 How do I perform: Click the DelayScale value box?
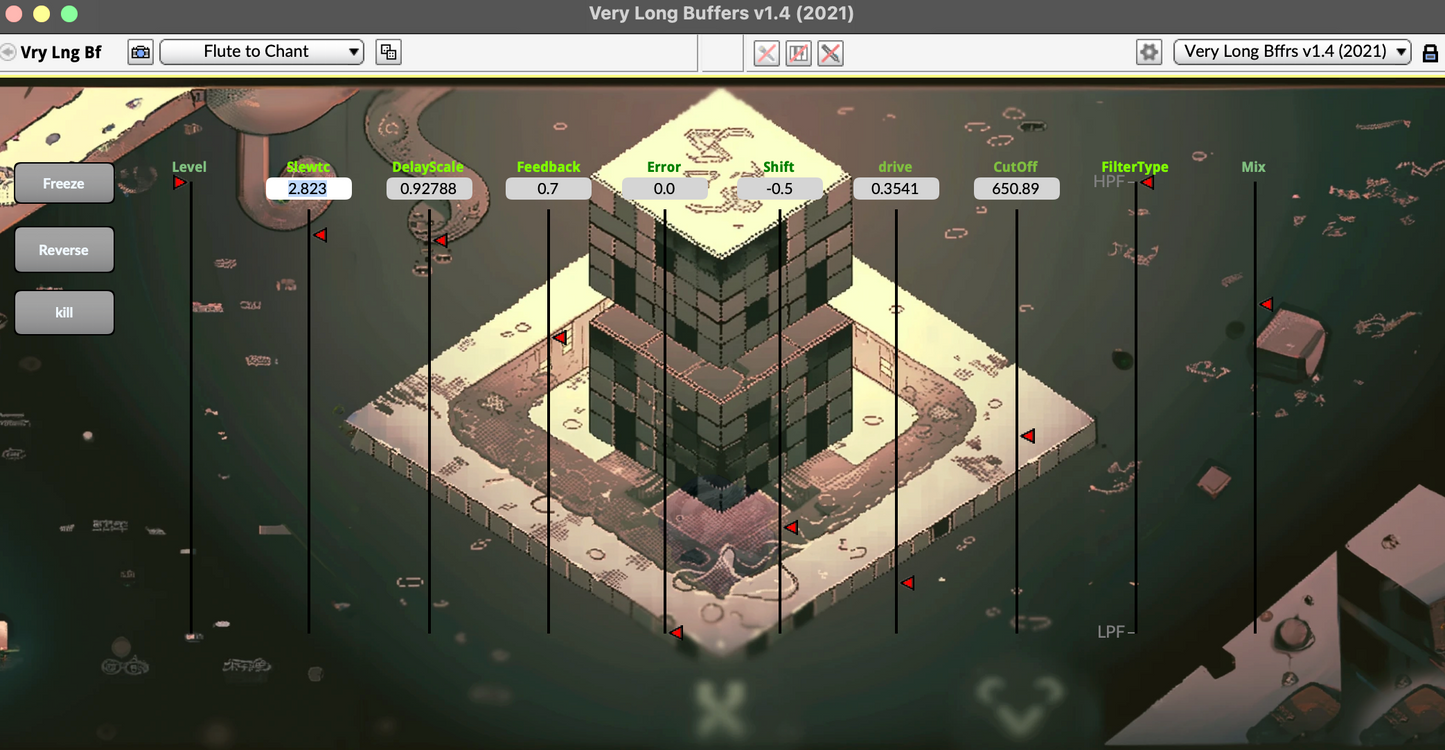(x=429, y=188)
